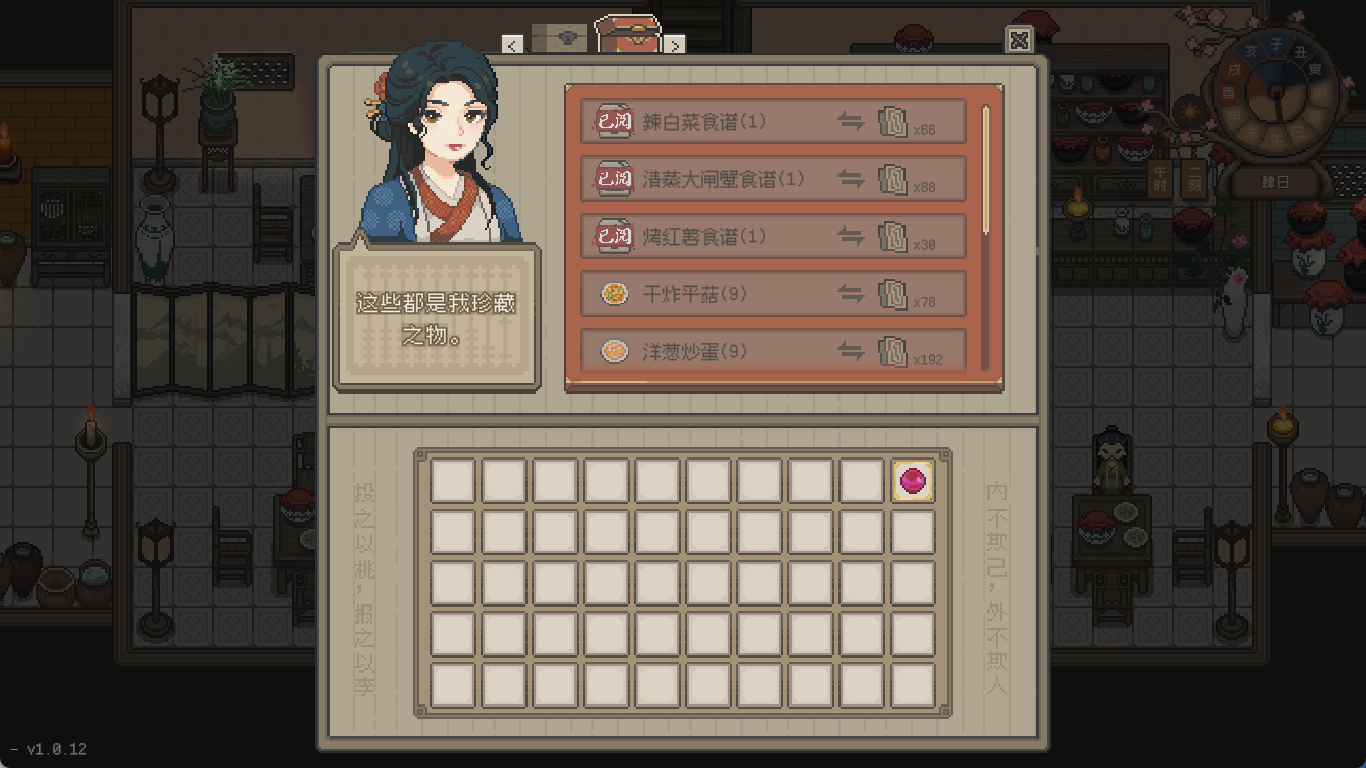Viewport: 1366px width, 768px height.
Task: Click the exchange arrows beside 辣白菜食谱
Action: coord(851,120)
